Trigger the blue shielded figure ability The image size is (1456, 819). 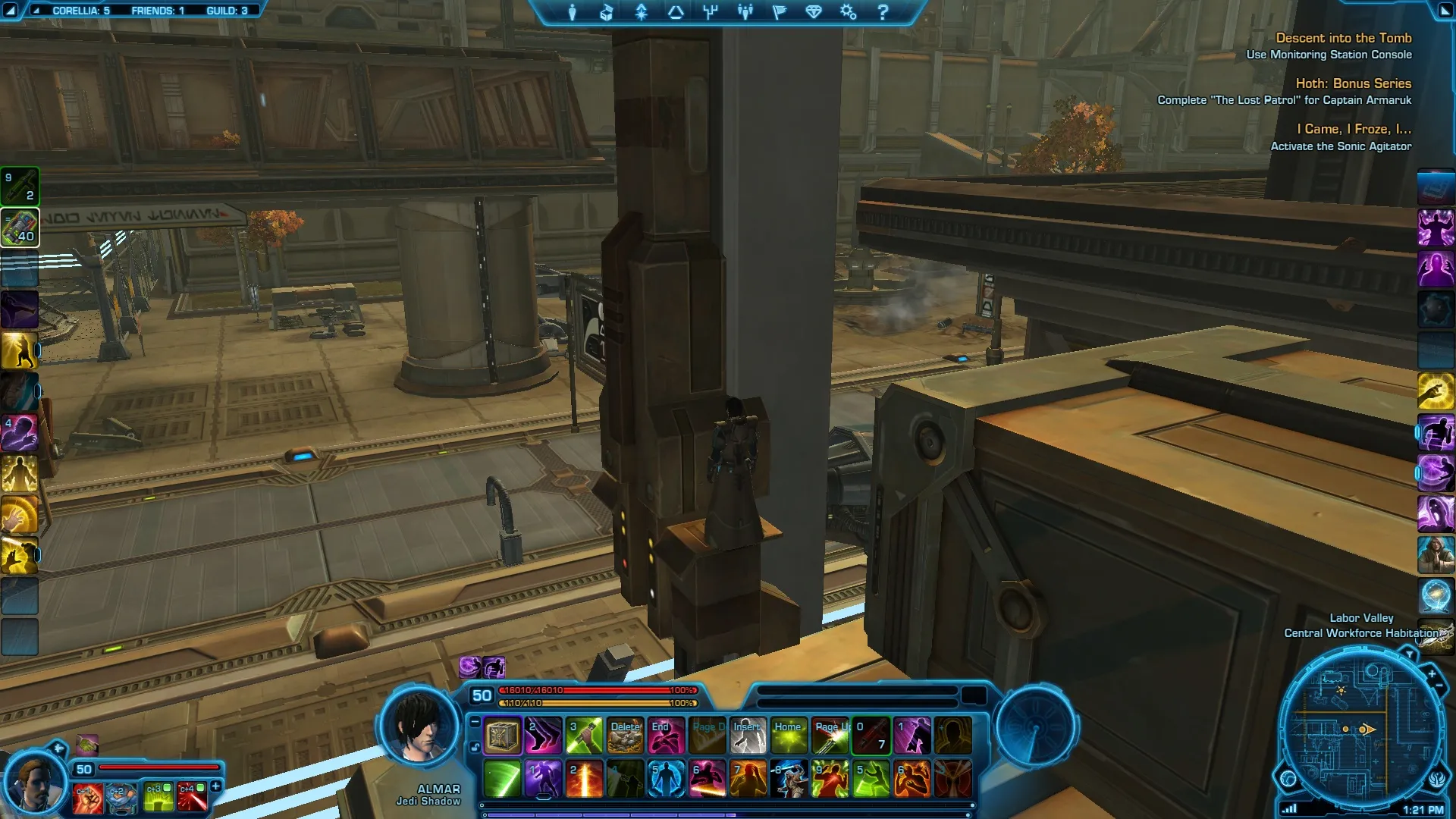click(666, 779)
